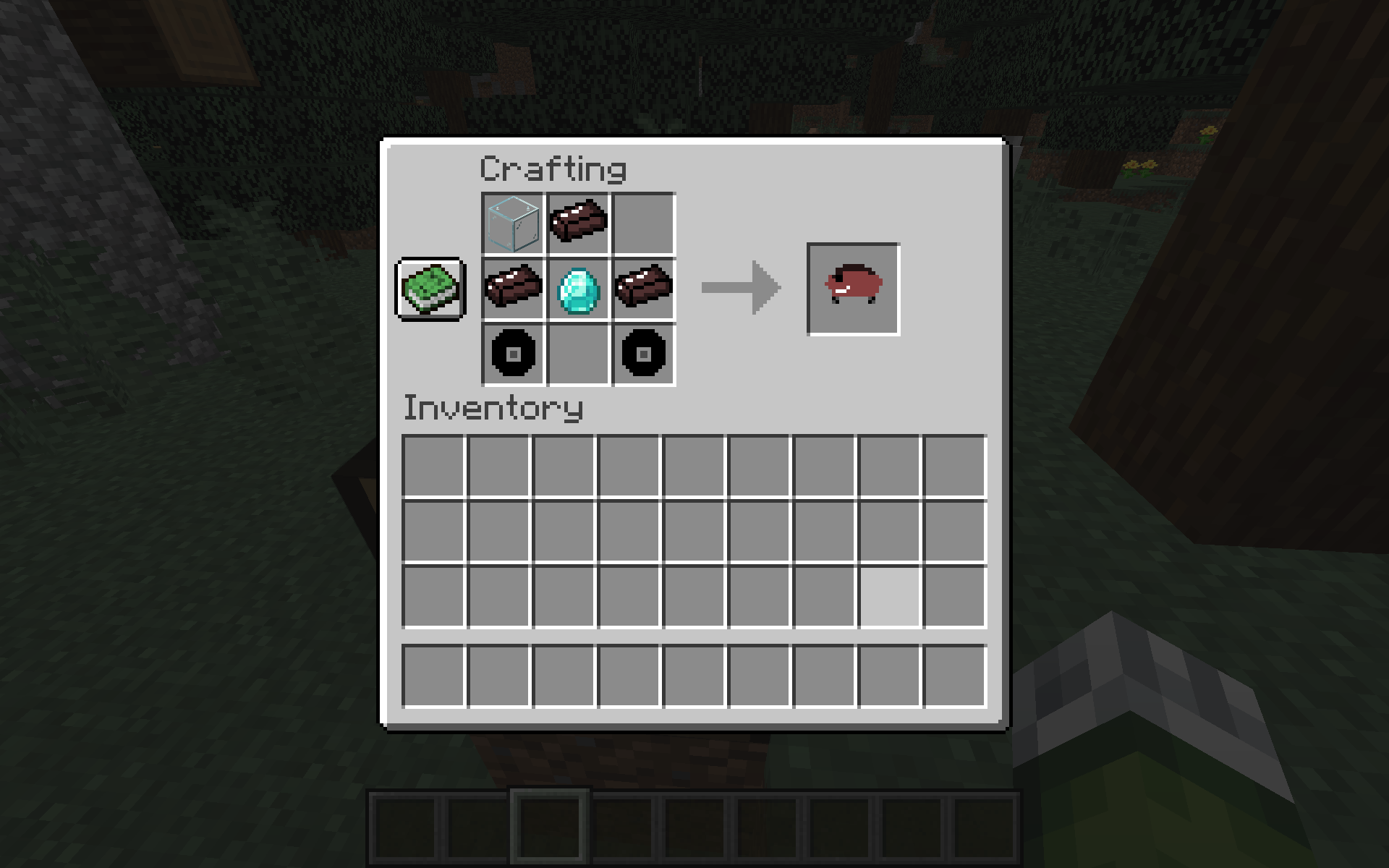The image size is (1389, 868).
Task: Pick up the netherite ingot beside the glass block
Action: click(x=577, y=224)
